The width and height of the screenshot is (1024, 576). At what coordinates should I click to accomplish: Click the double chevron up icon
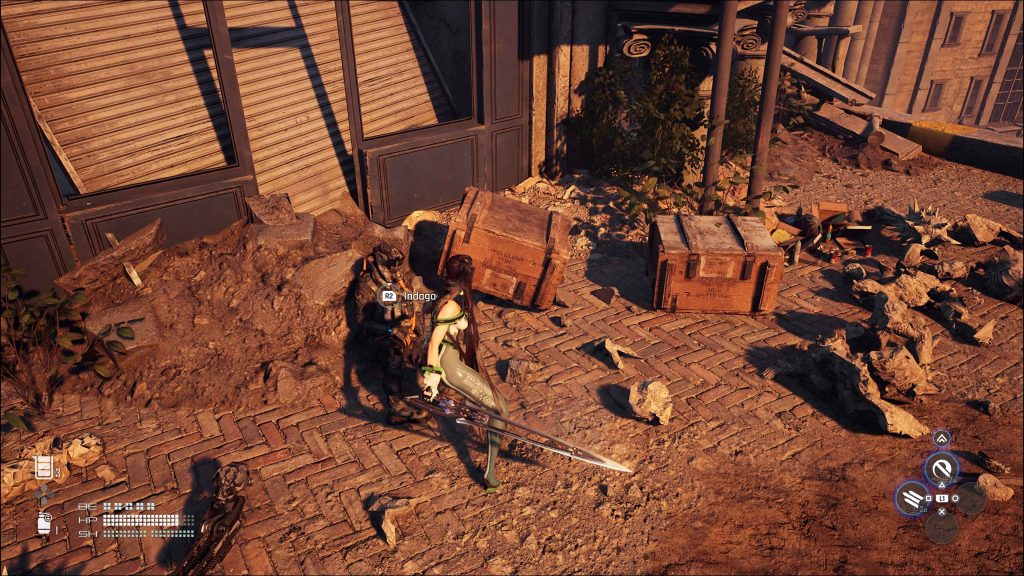(x=941, y=438)
